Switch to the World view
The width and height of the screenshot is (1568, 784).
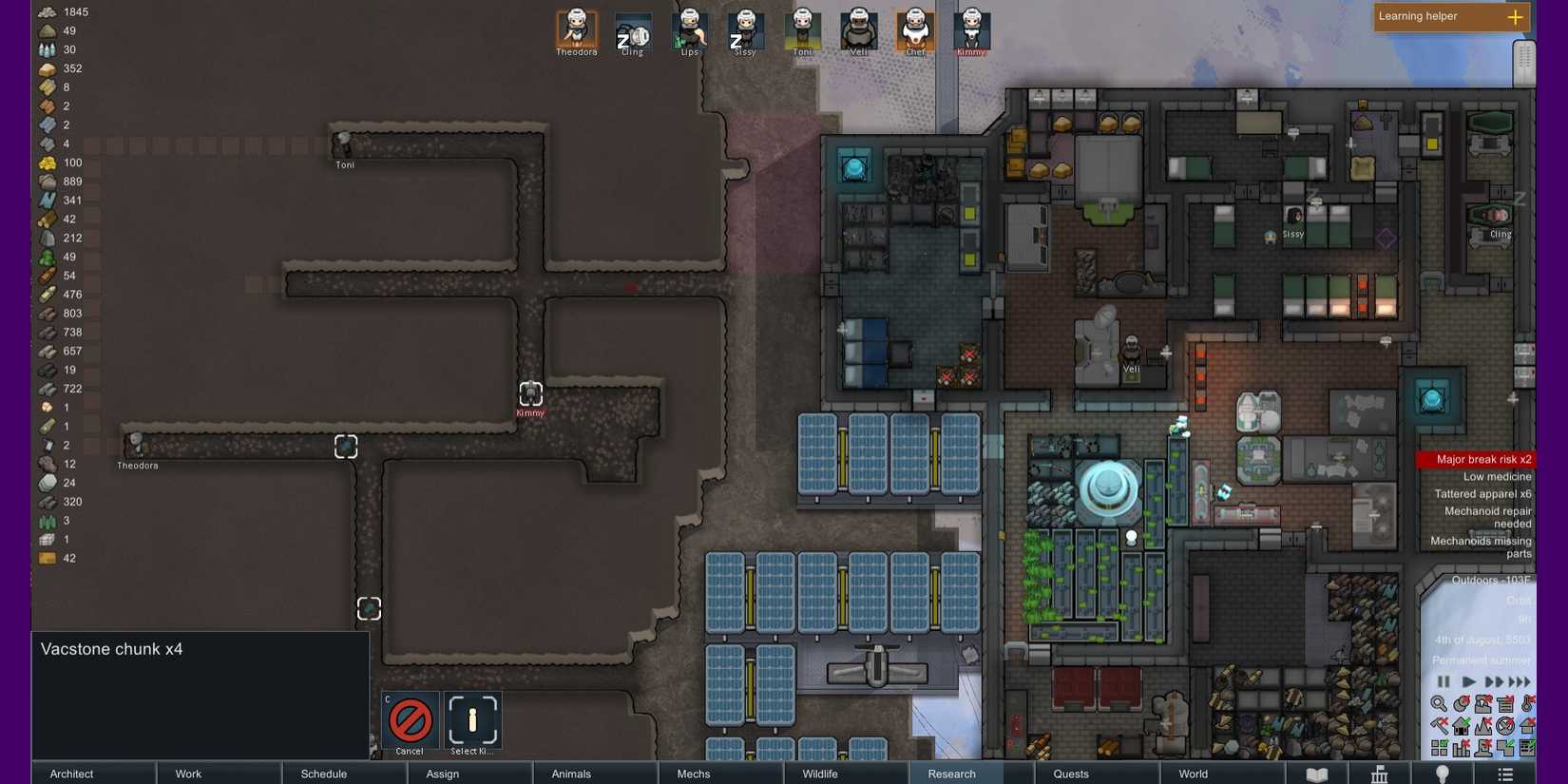pos(1194,774)
